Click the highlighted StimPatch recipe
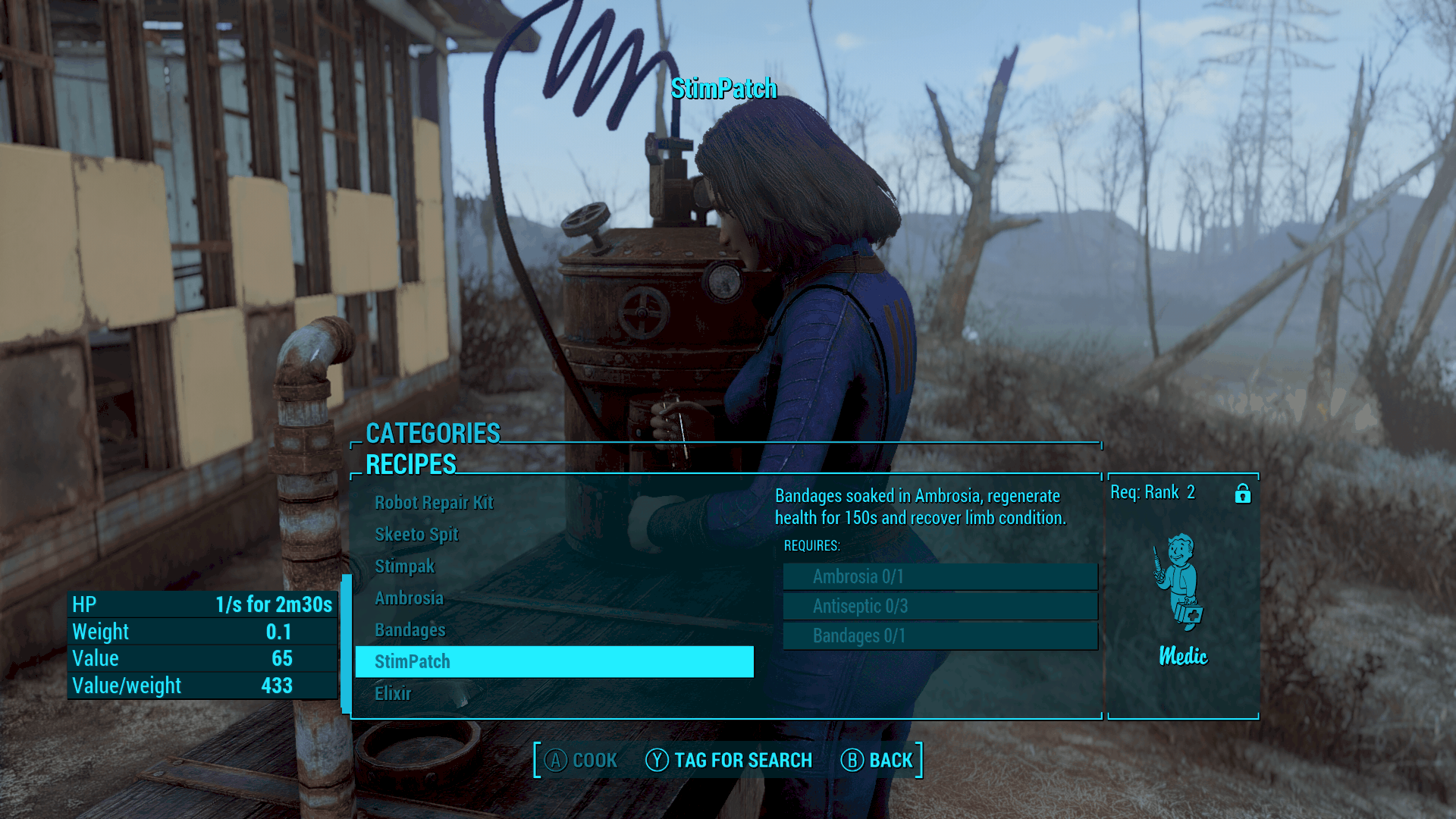The width and height of the screenshot is (1456, 819). point(554,661)
